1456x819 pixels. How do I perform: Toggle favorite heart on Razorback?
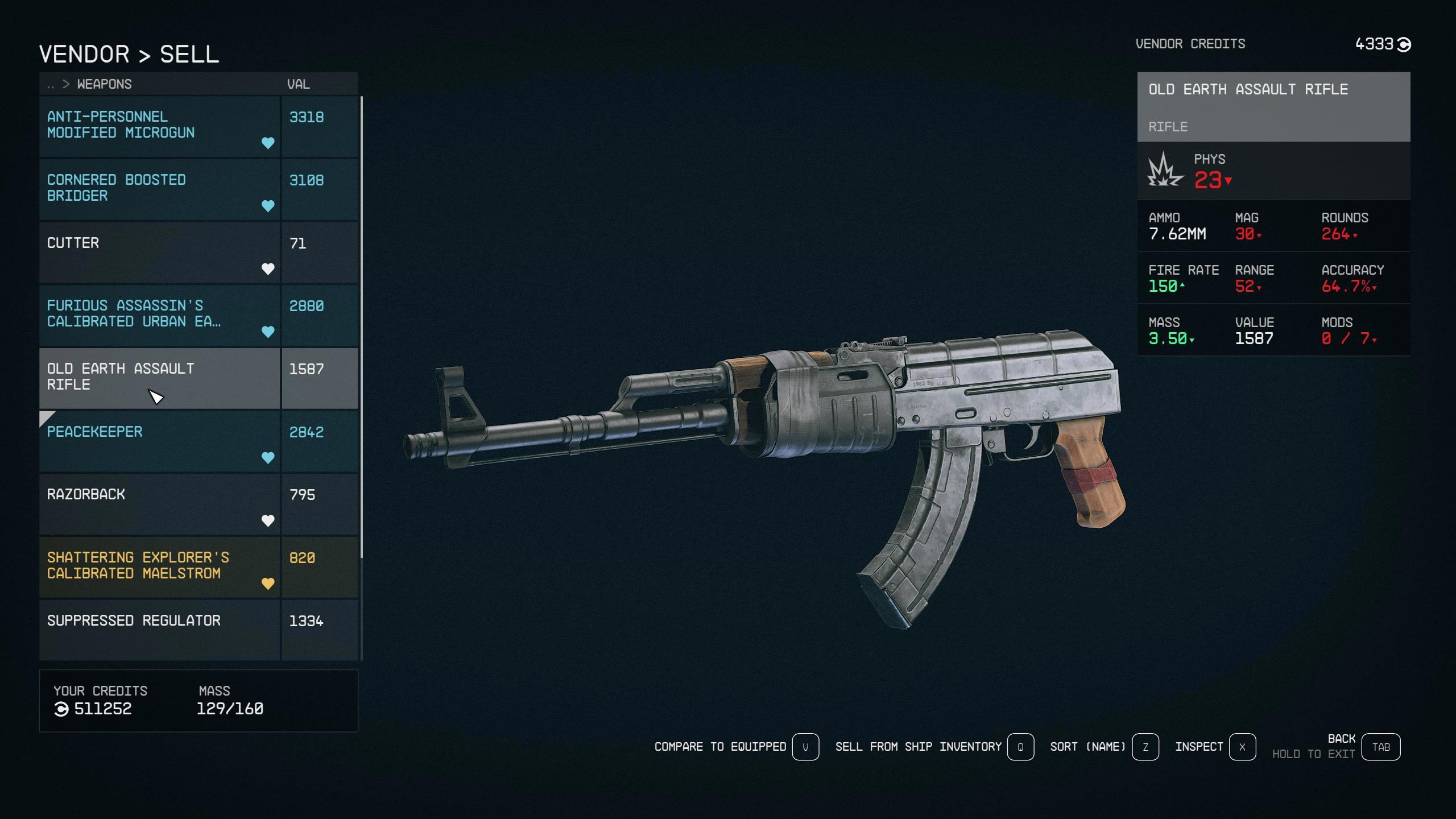pyautogui.click(x=268, y=520)
